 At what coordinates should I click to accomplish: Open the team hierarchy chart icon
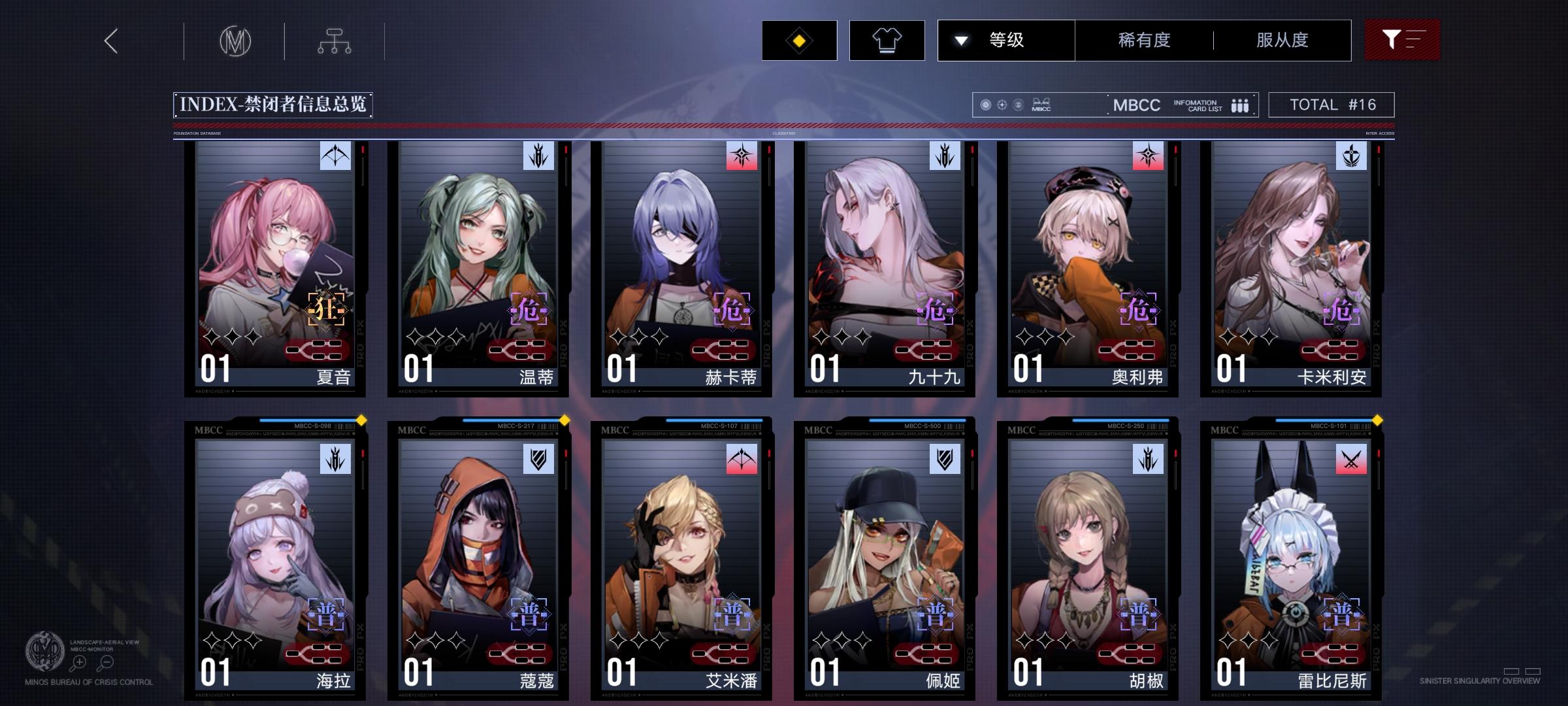(x=336, y=41)
